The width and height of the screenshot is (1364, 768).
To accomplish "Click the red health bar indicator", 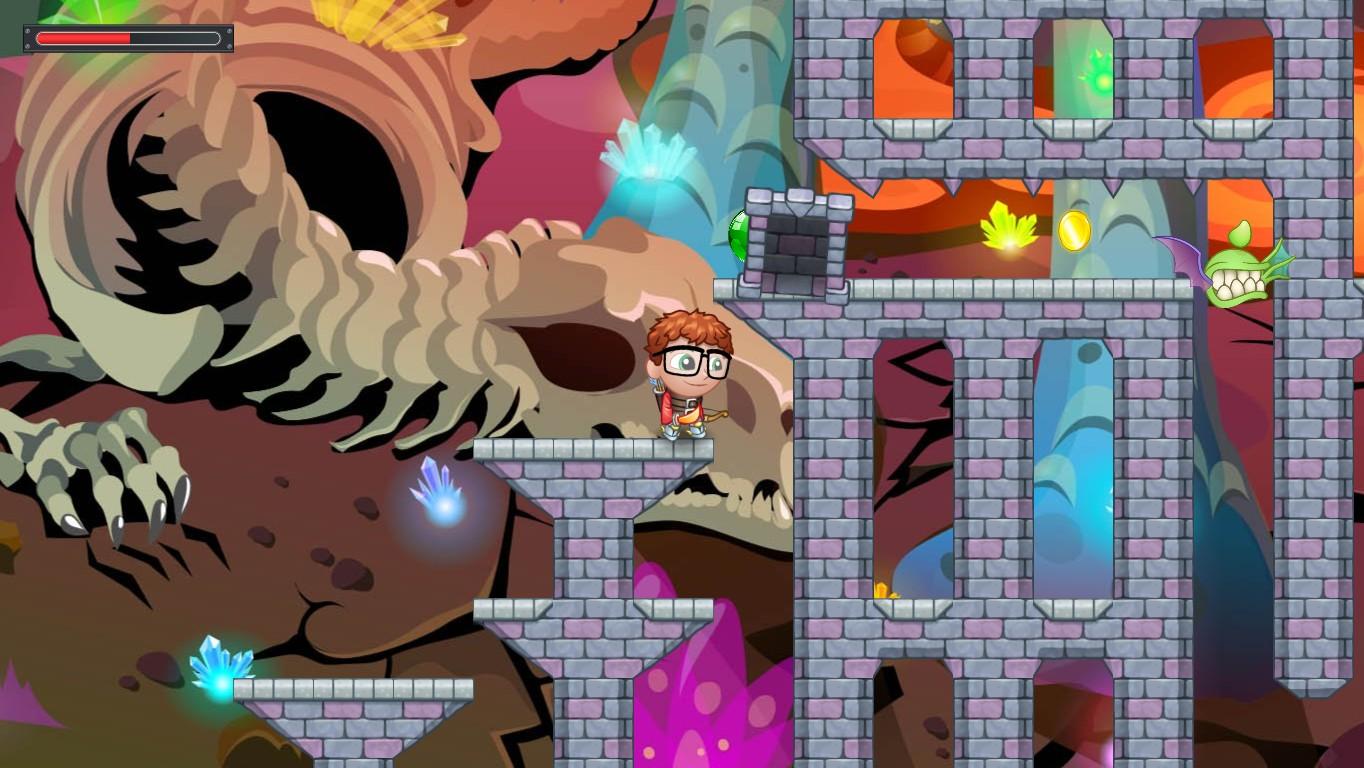I will [85, 37].
